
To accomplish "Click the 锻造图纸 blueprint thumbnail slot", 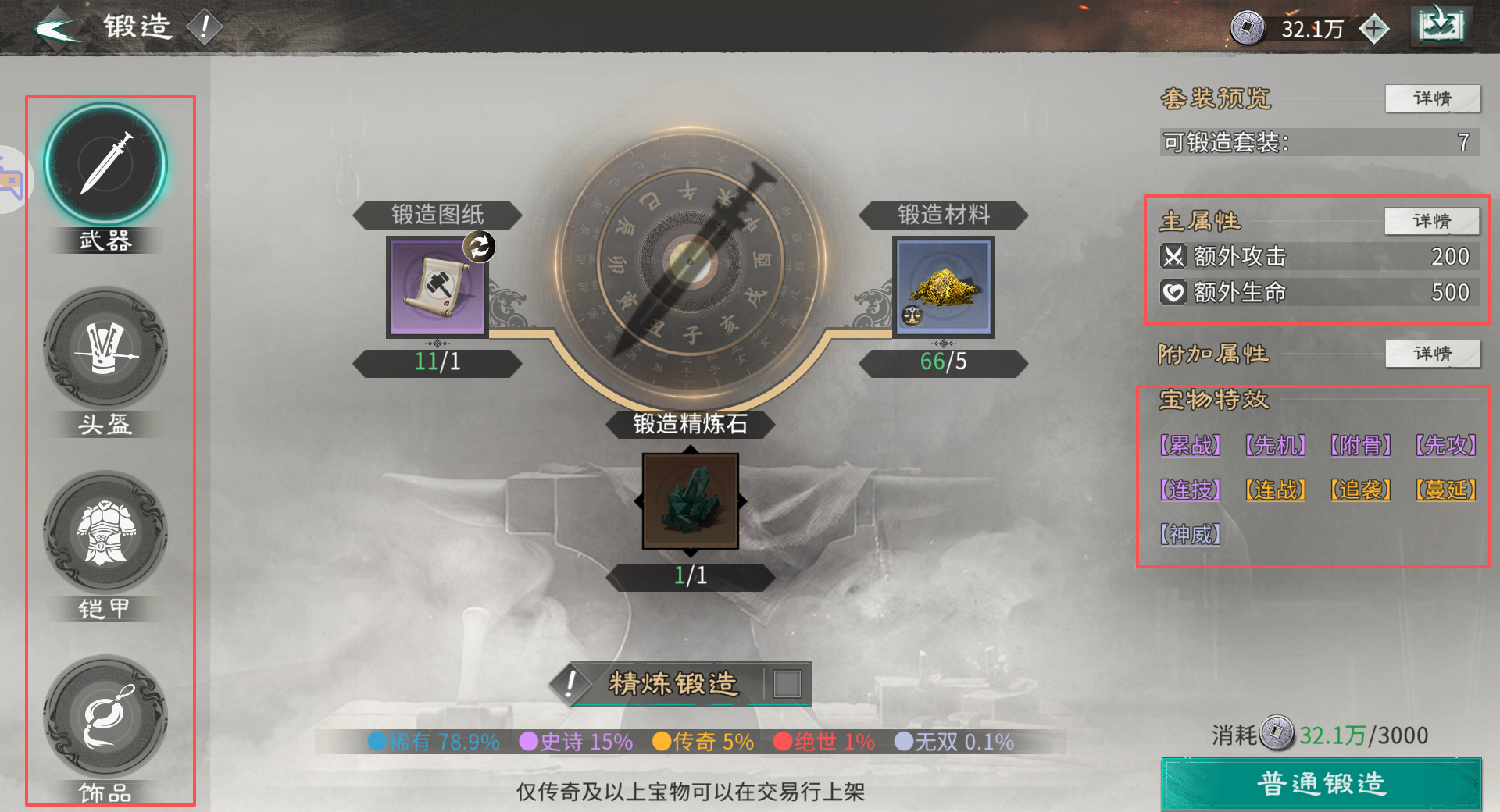I will [436, 287].
